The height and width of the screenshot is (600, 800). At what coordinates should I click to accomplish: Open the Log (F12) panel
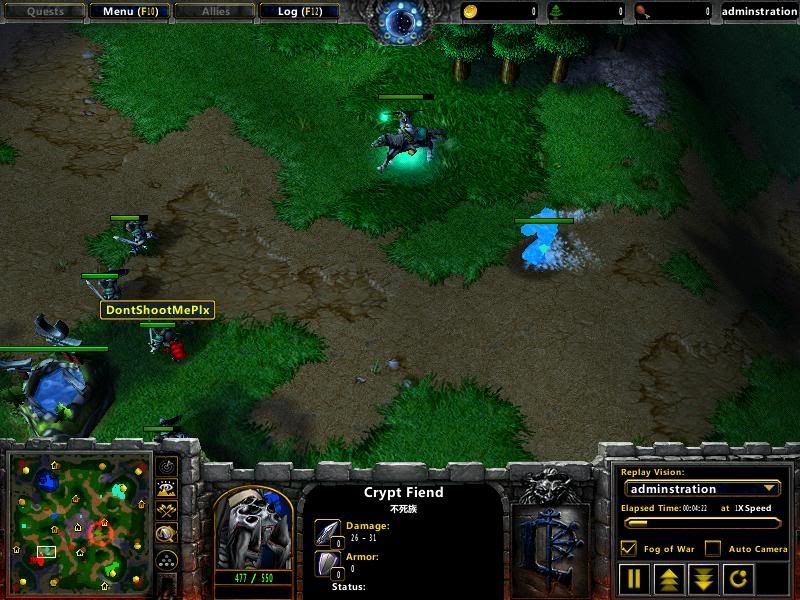[299, 12]
